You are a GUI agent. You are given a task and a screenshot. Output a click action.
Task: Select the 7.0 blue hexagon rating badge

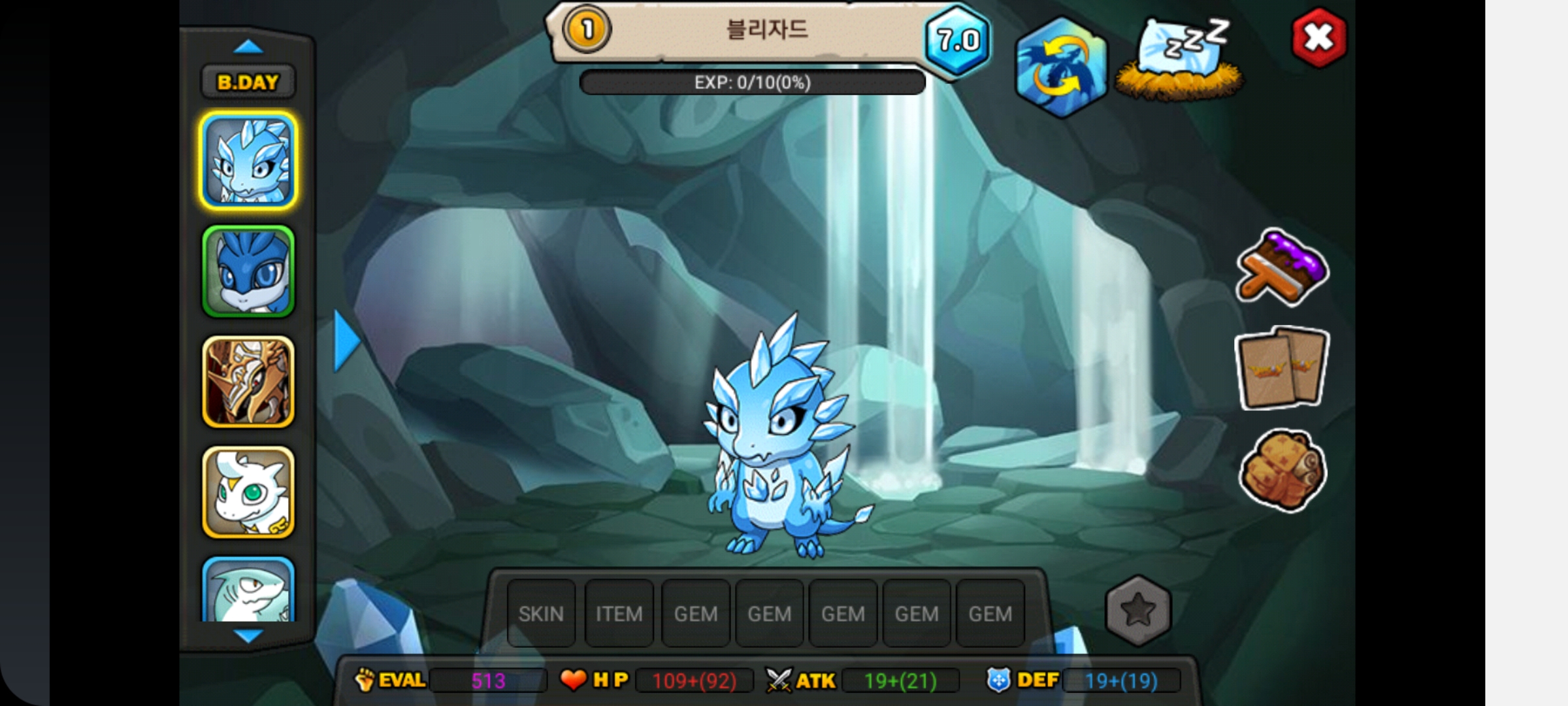click(956, 41)
